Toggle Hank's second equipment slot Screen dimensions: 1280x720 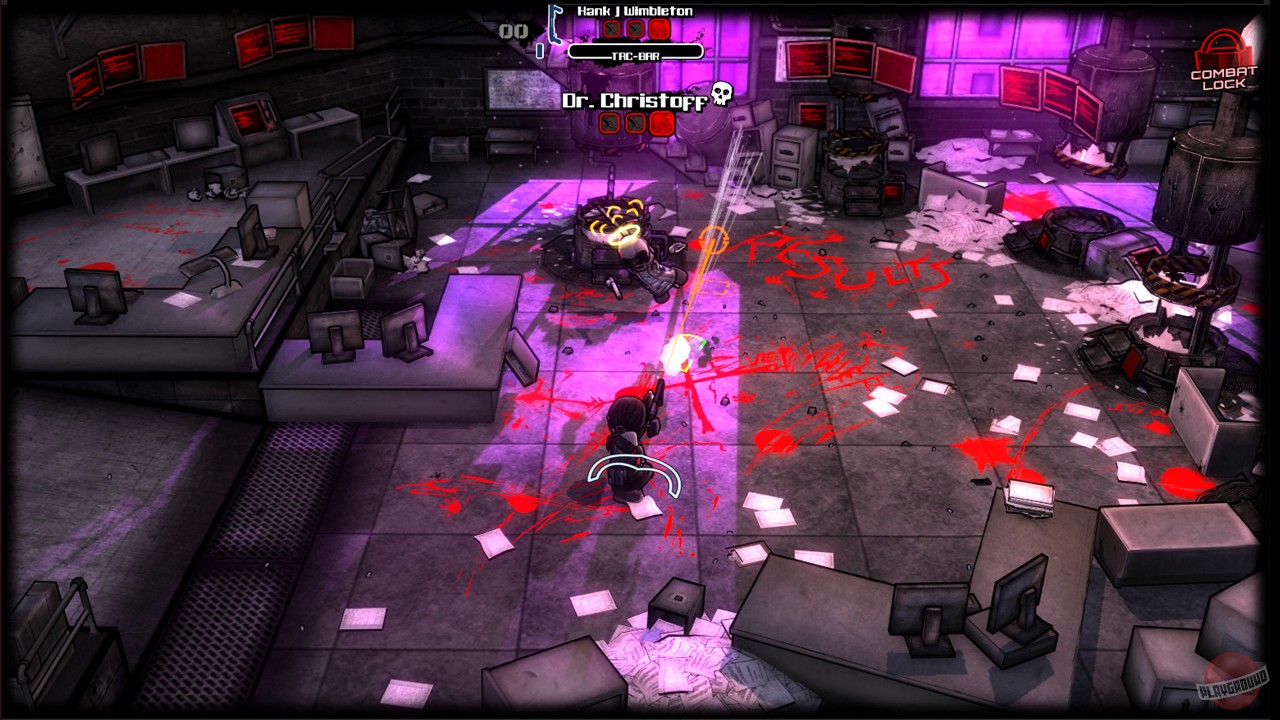click(636, 29)
